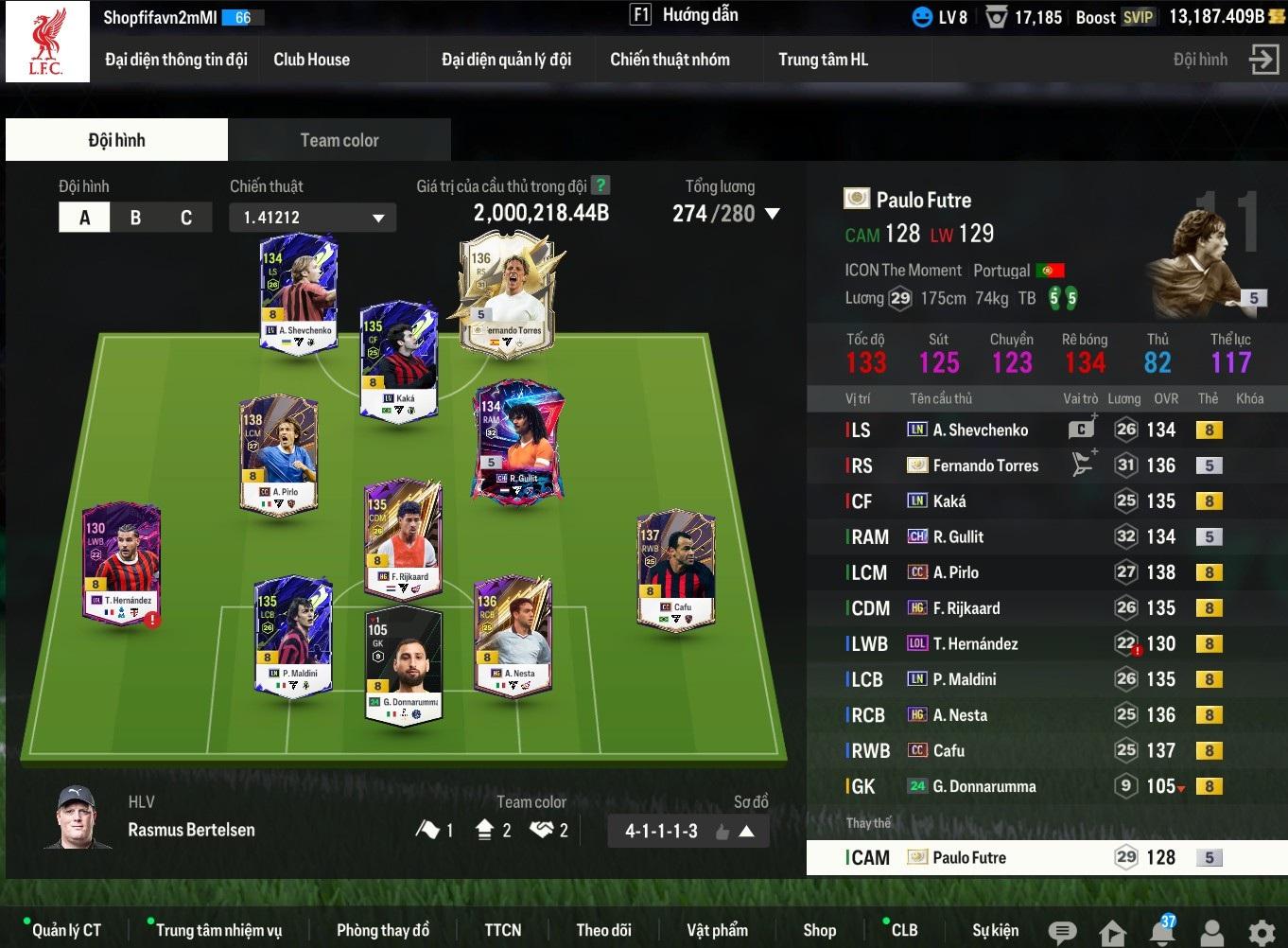The height and width of the screenshot is (948, 1288).
Task: Switch to the Team color tab
Action: click(339, 140)
